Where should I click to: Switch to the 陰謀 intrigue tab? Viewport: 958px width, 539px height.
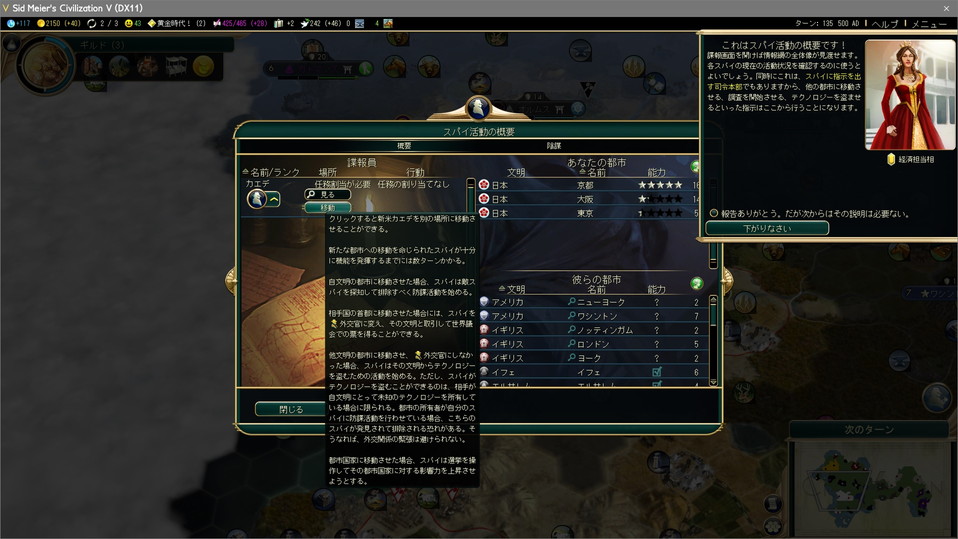pyautogui.click(x=553, y=146)
